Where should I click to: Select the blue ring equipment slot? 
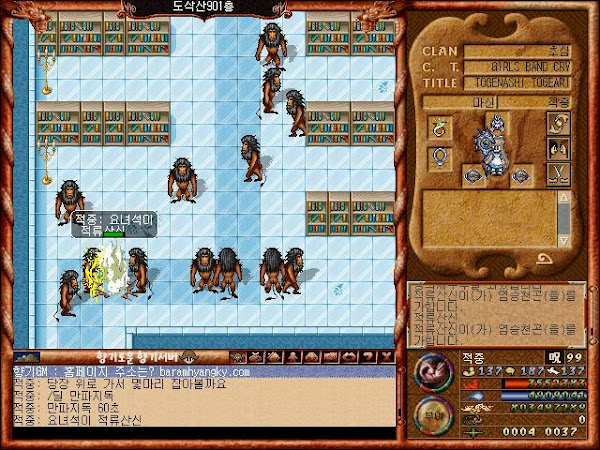click(441, 157)
